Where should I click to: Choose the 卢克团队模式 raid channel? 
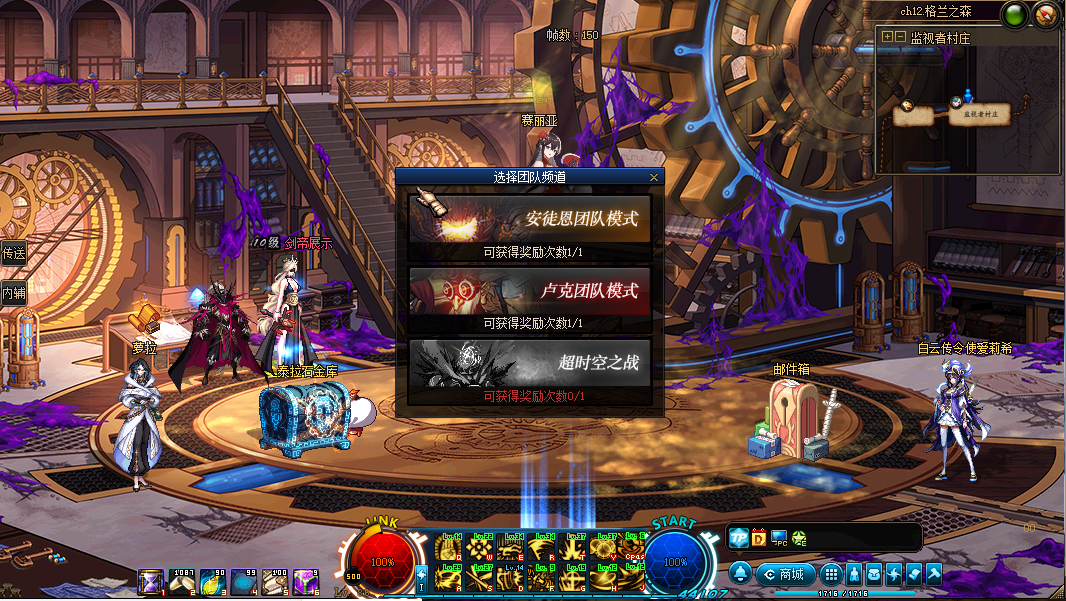point(529,291)
